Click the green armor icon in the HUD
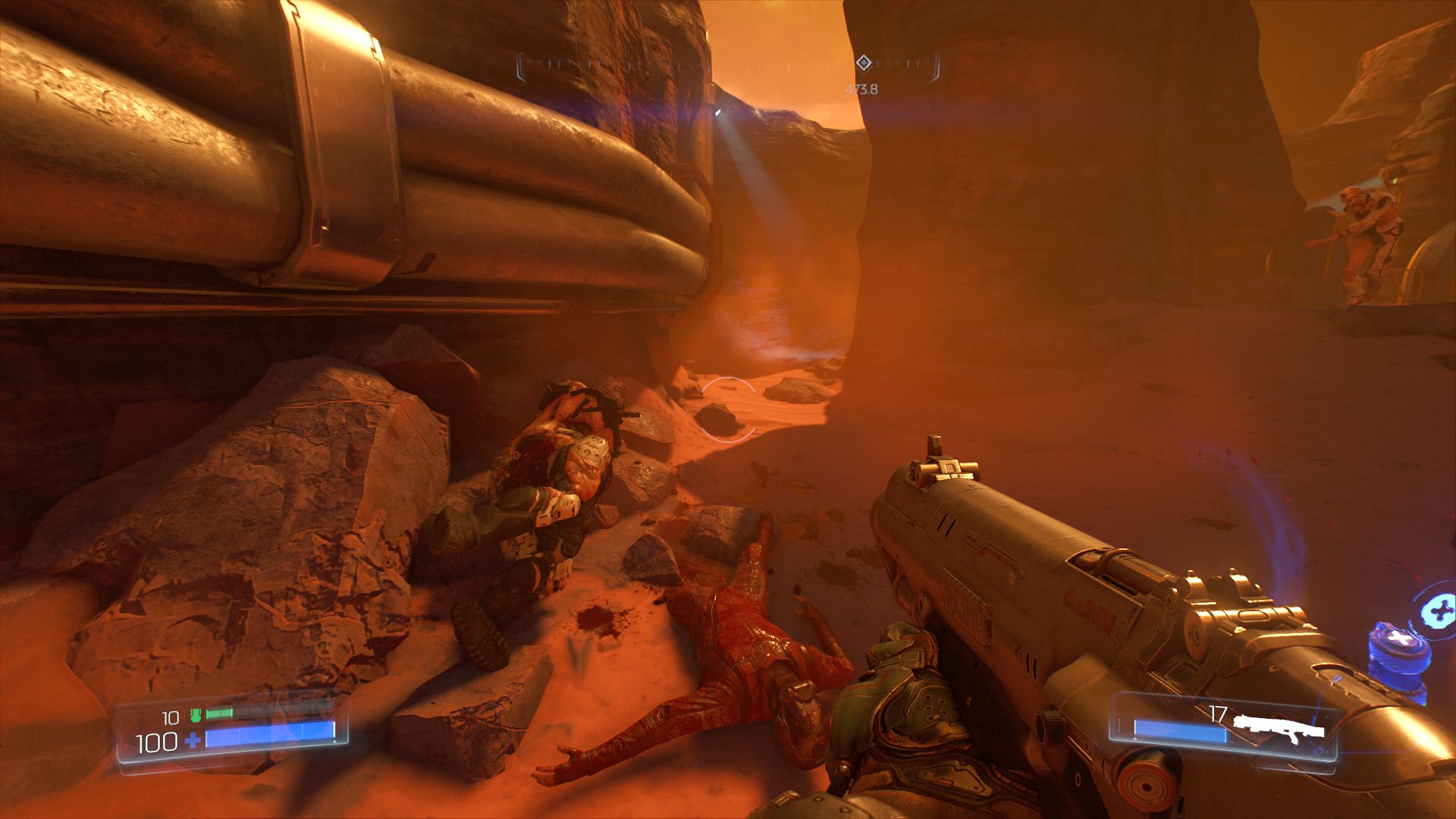Image resolution: width=1456 pixels, height=819 pixels. pos(196,715)
